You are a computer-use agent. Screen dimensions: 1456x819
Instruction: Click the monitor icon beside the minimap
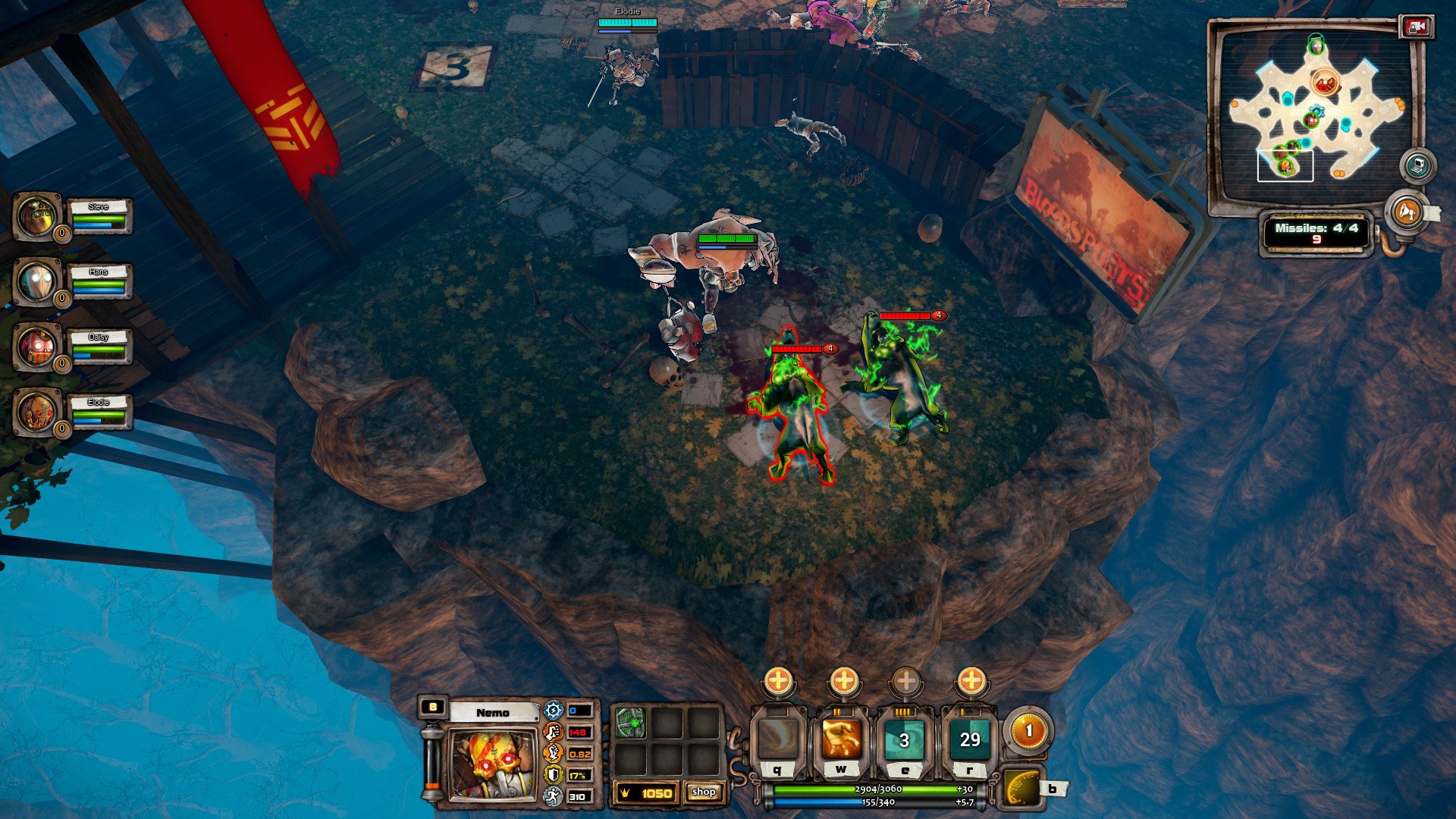tap(1417, 164)
